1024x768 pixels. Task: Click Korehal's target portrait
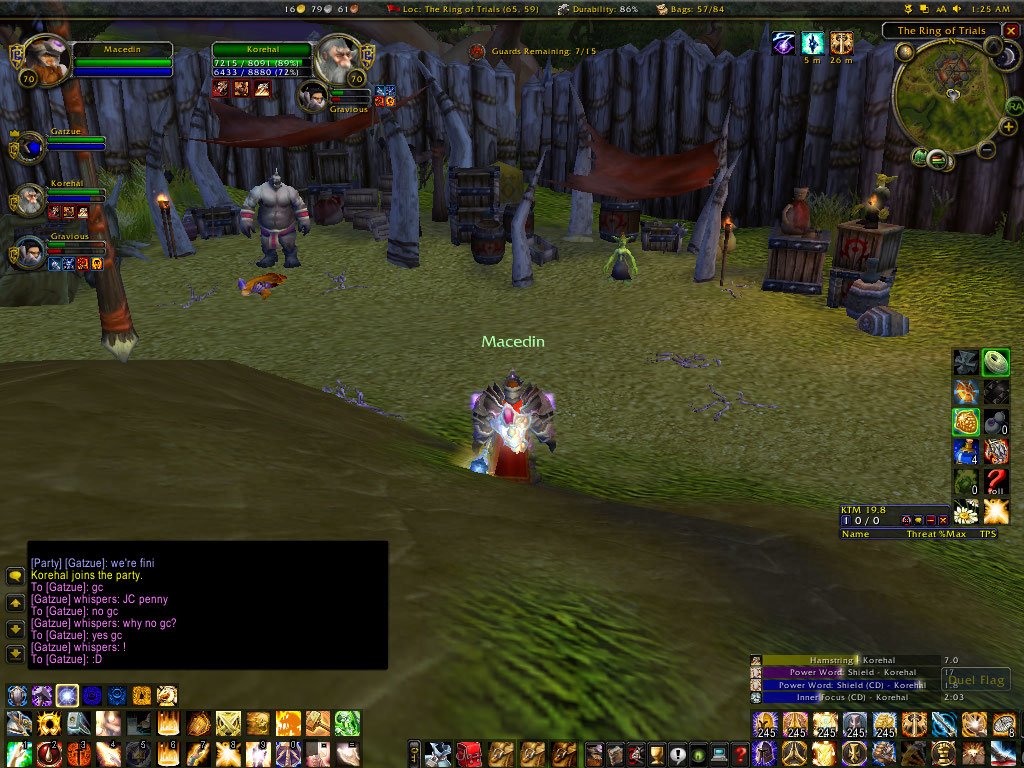[338, 58]
